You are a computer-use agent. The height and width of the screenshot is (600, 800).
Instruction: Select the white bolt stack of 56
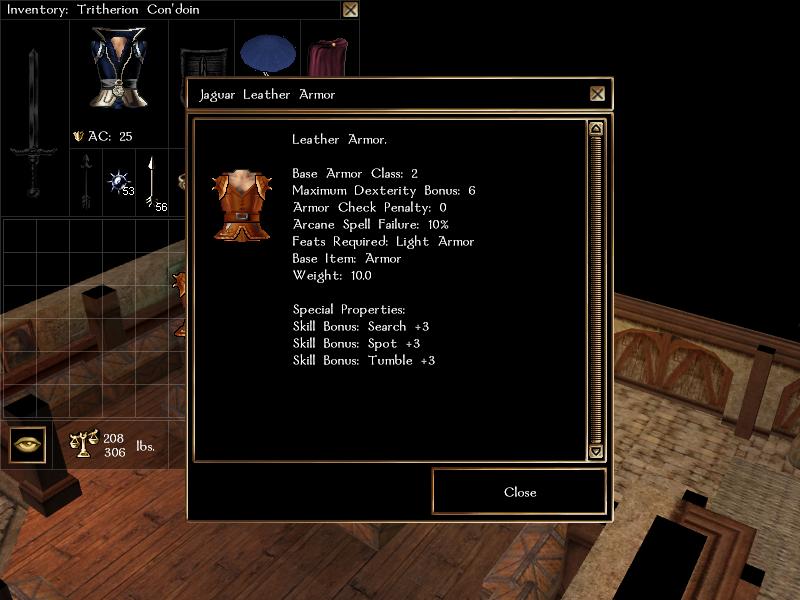[x=152, y=181]
